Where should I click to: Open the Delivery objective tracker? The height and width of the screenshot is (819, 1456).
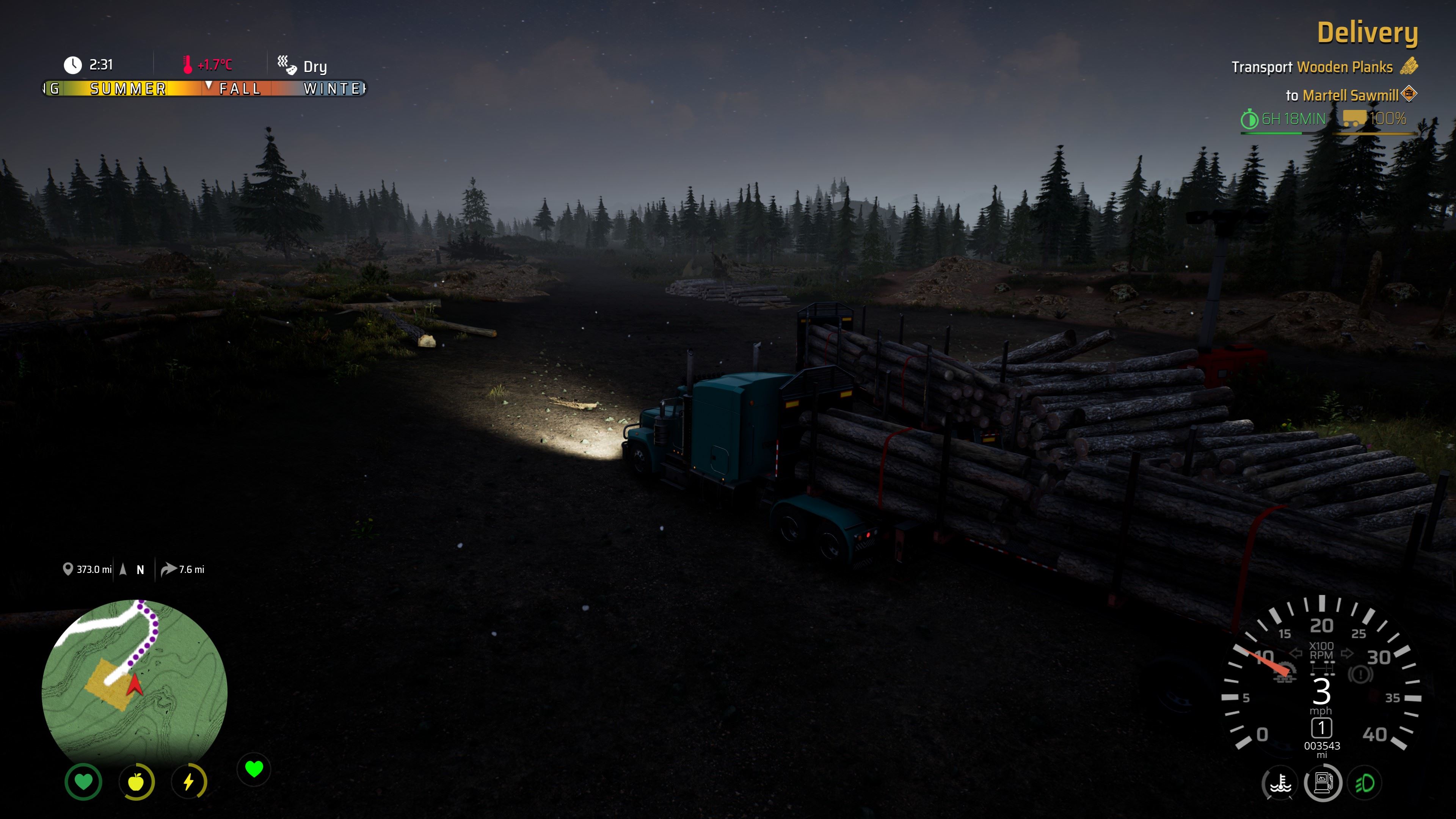tap(1367, 33)
